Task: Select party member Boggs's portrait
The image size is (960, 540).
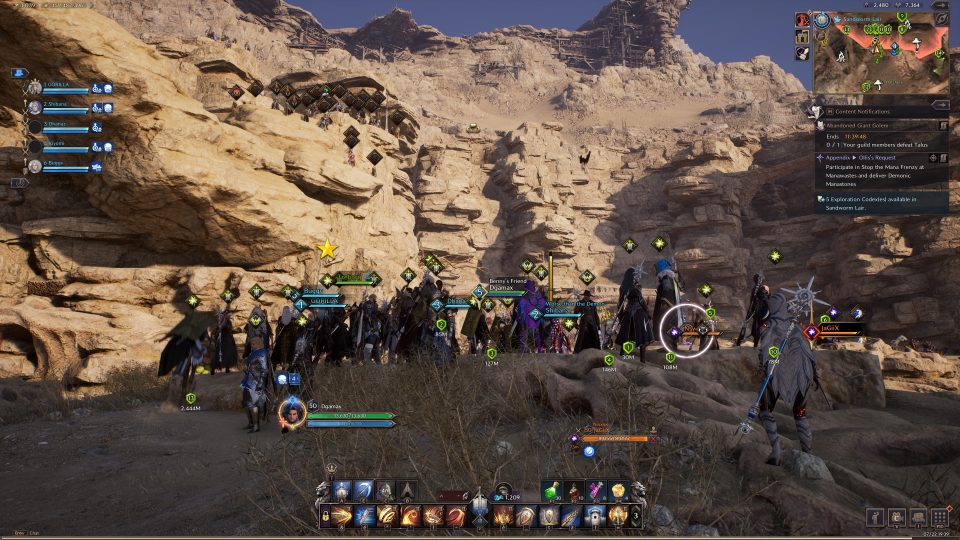Action: [35, 166]
